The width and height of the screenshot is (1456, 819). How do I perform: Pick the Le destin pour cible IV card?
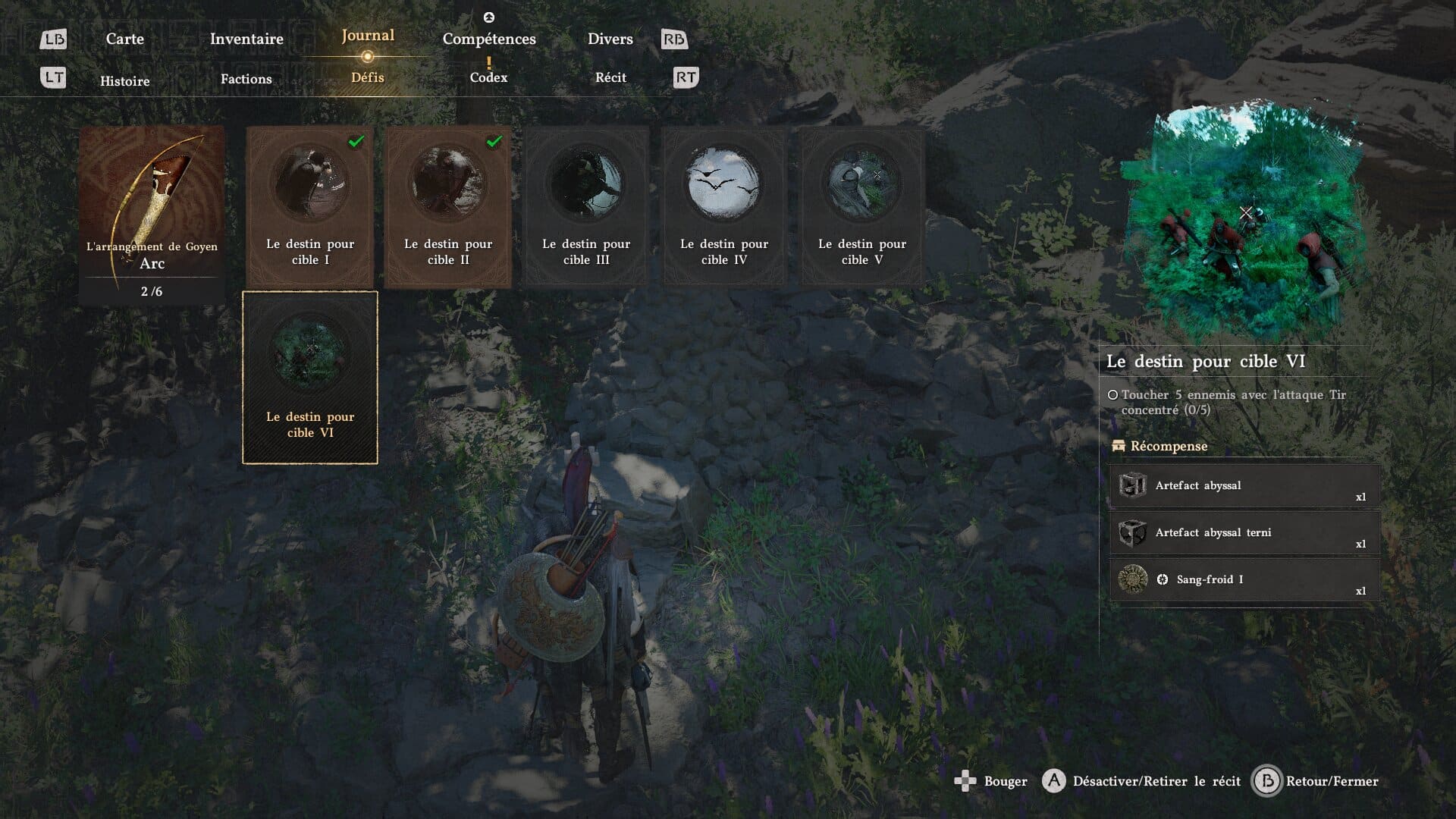click(724, 206)
